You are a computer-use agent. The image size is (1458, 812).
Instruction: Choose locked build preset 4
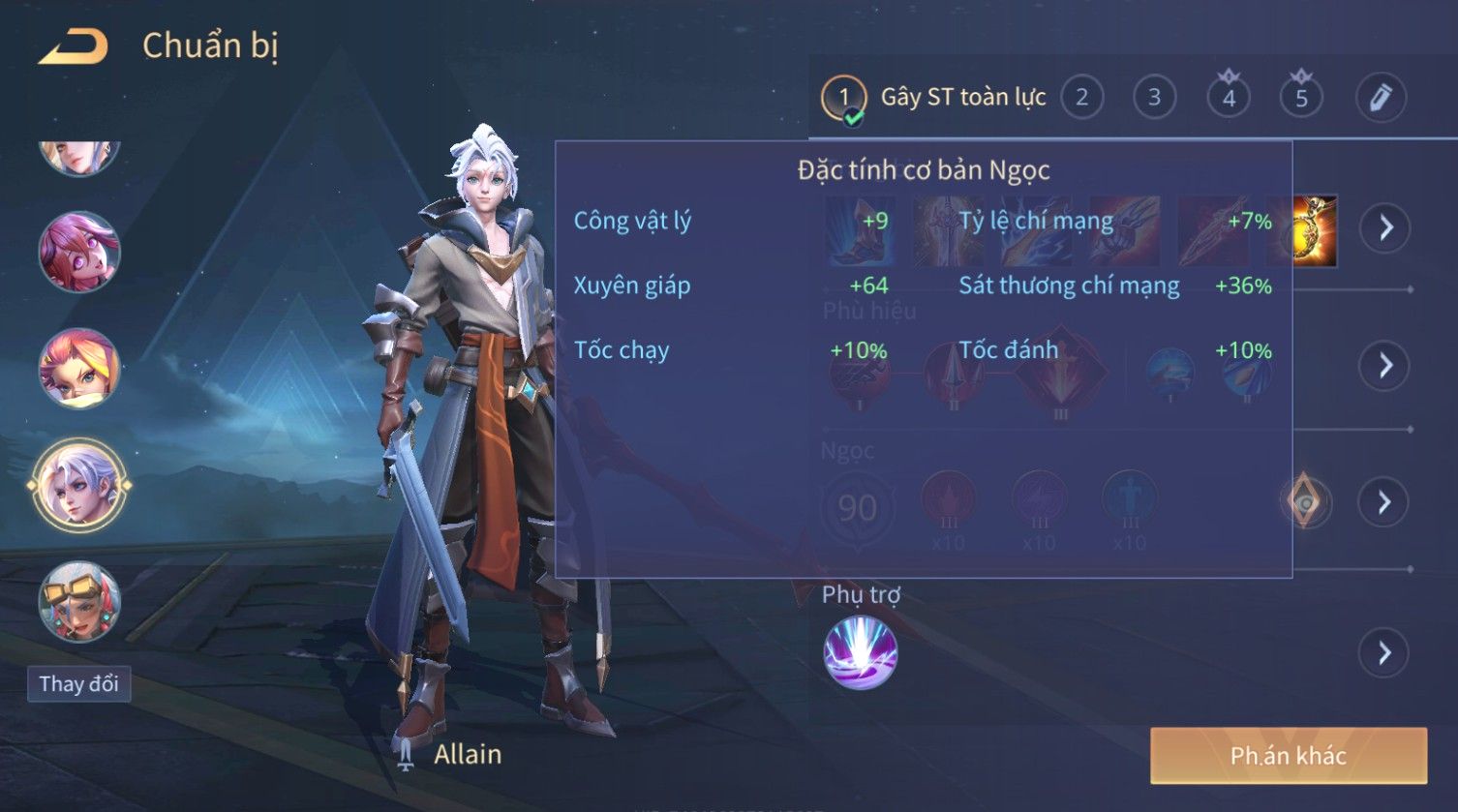(x=1229, y=98)
